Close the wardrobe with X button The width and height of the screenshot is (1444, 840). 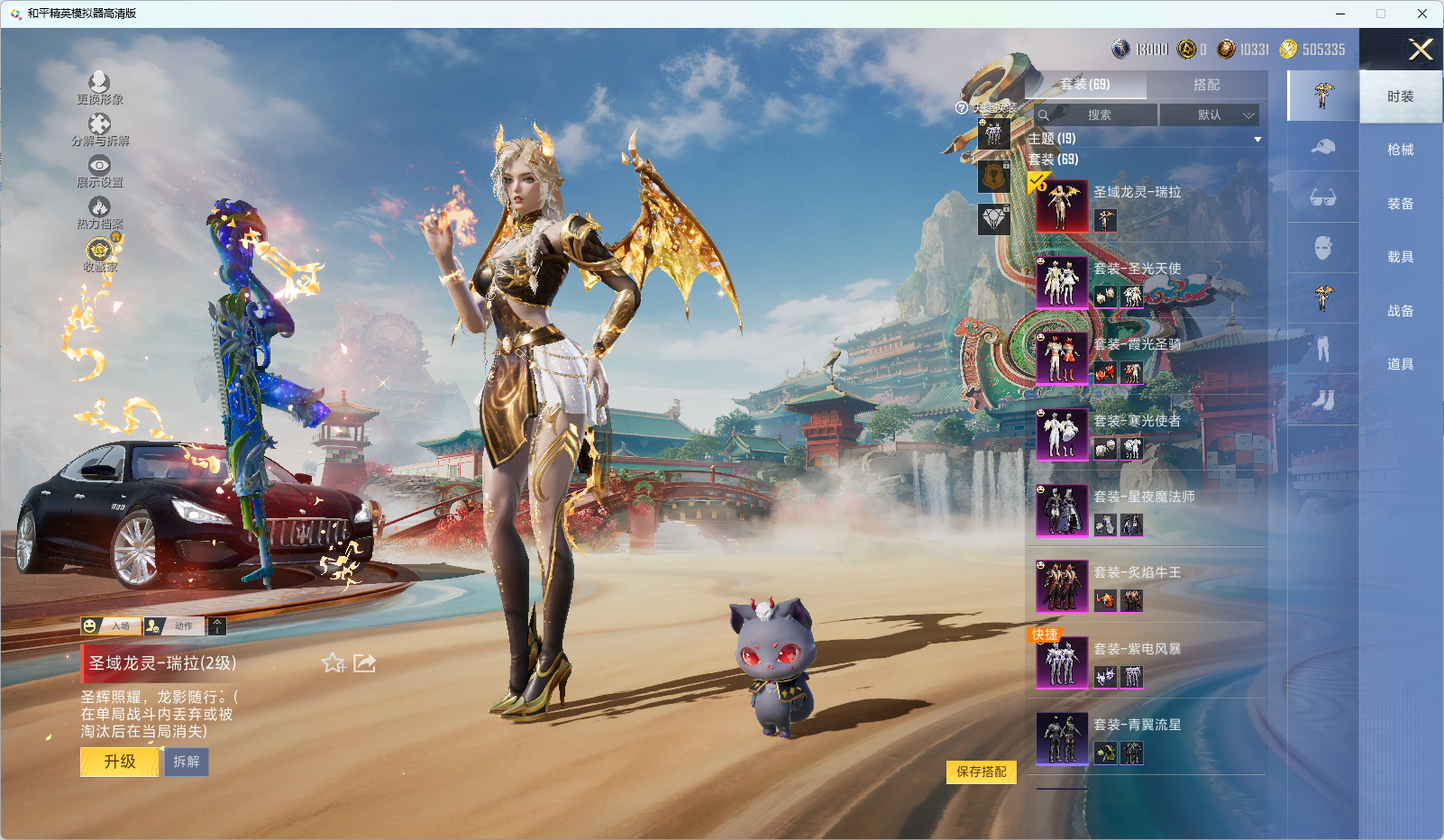1421,50
